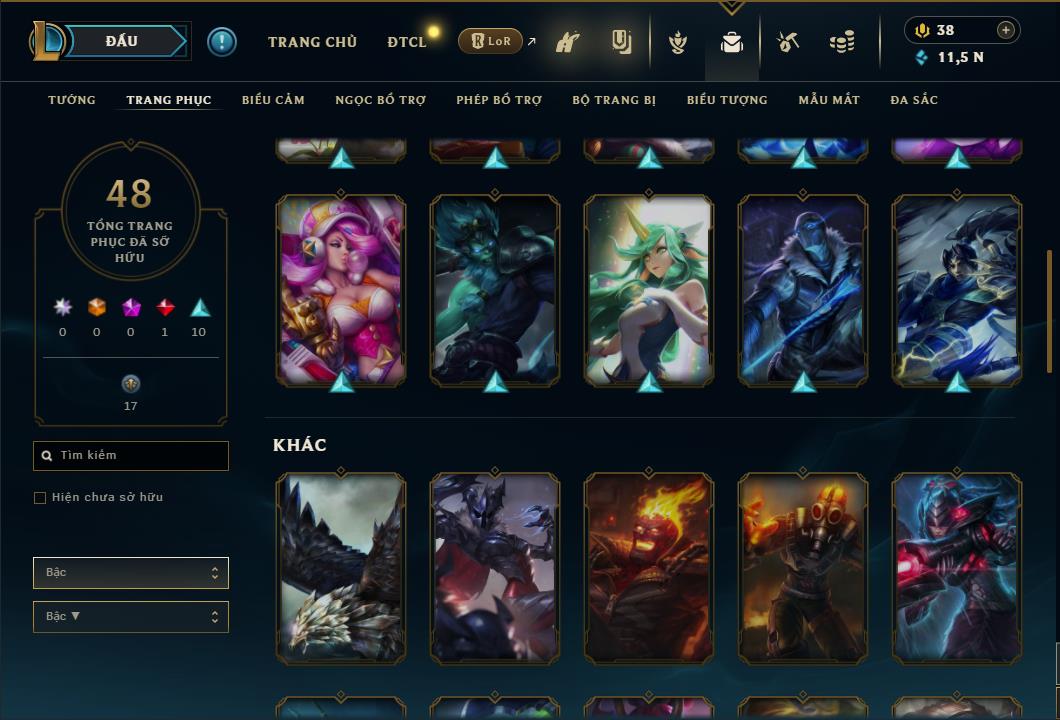Image resolution: width=1060 pixels, height=720 pixels.
Task: Open the NGỌC BỔ TRỢ tab
Action: 380,100
